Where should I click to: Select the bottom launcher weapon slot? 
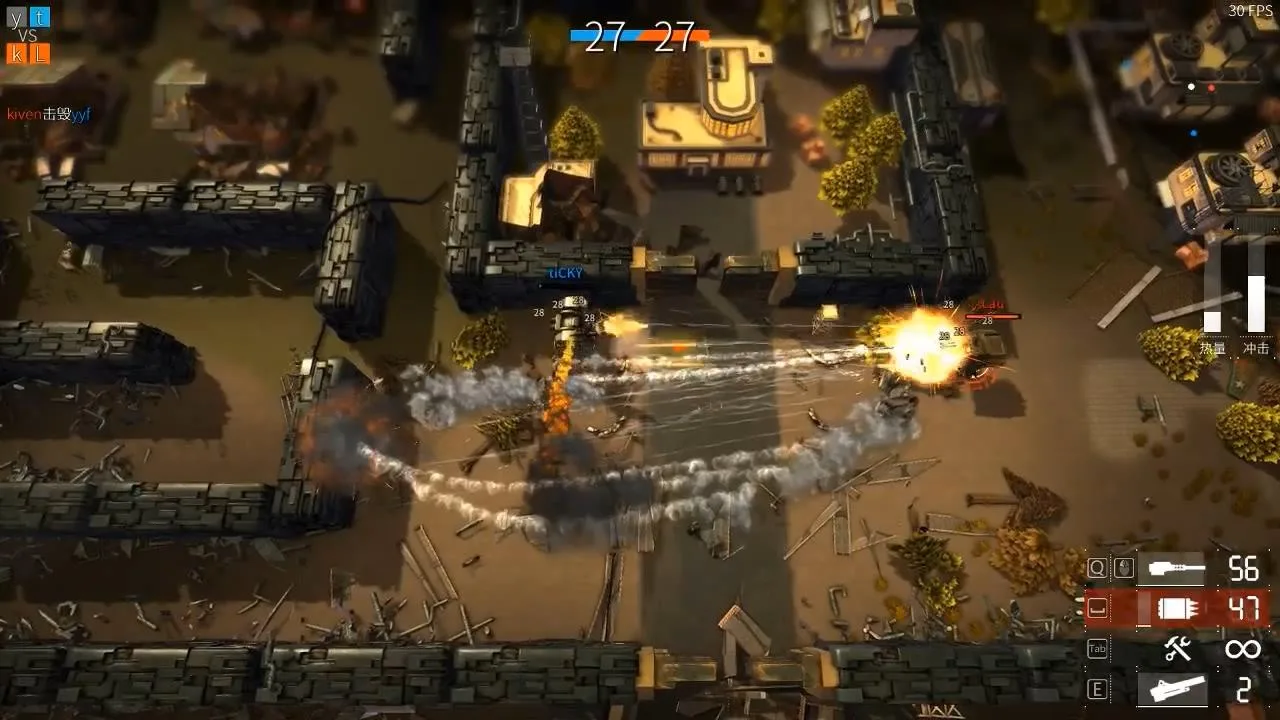pyautogui.click(x=1176, y=690)
